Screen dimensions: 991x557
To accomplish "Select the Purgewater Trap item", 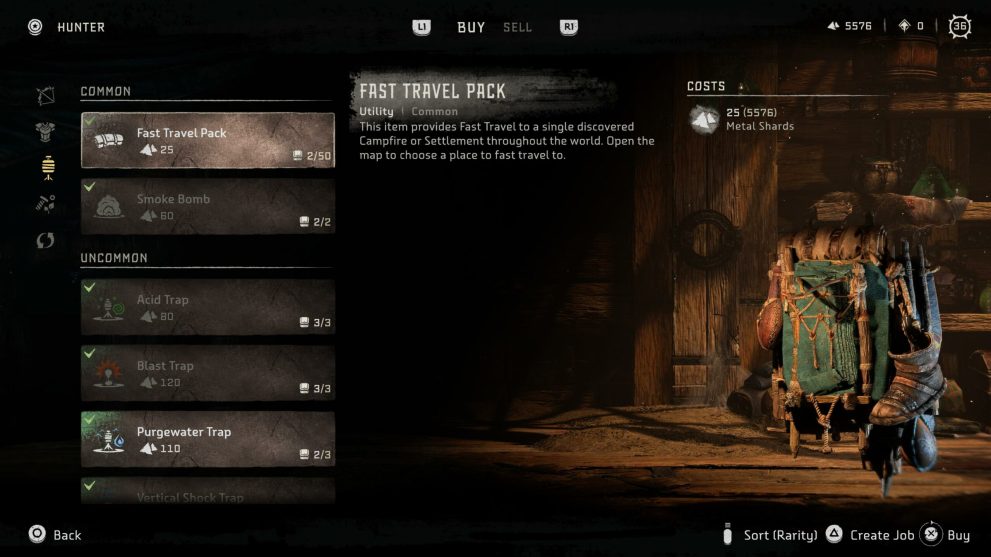I will (x=207, y=439).
